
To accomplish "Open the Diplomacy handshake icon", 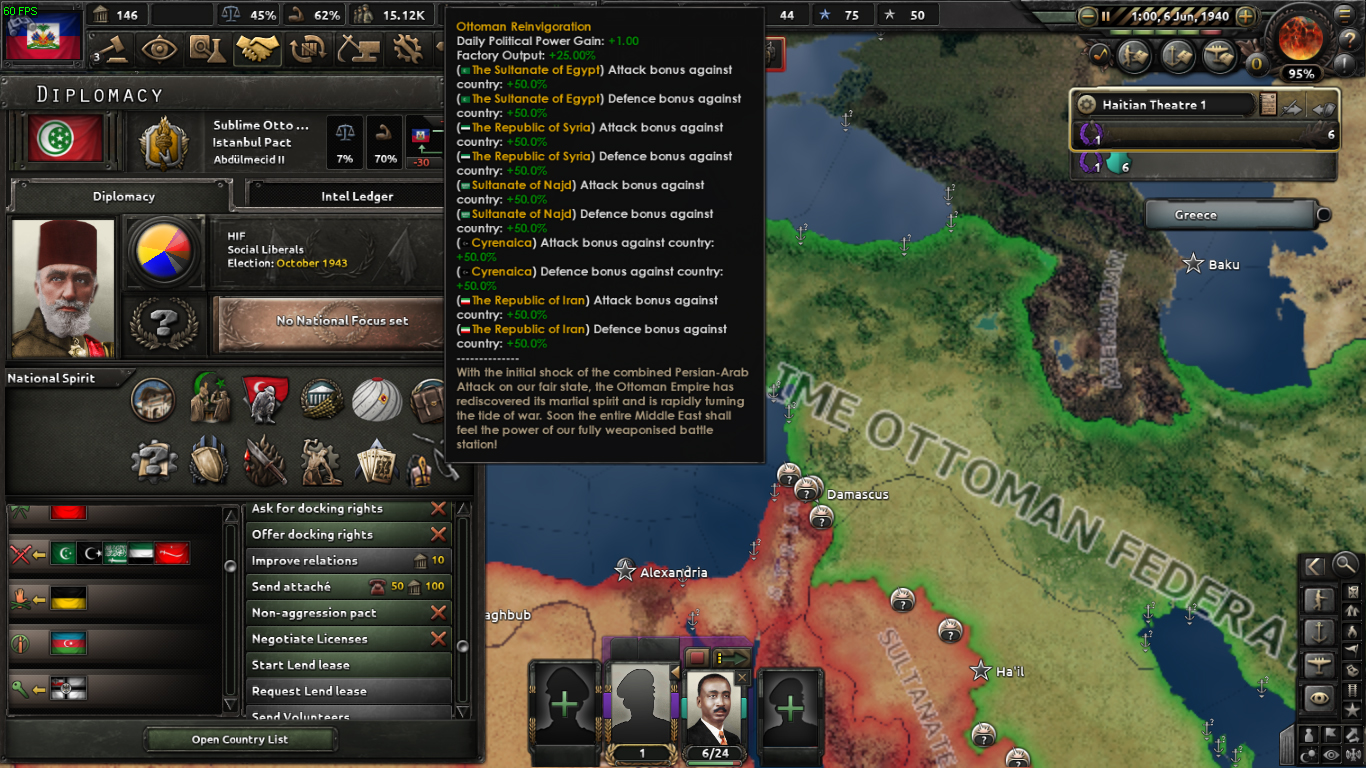I will point(258,50).
